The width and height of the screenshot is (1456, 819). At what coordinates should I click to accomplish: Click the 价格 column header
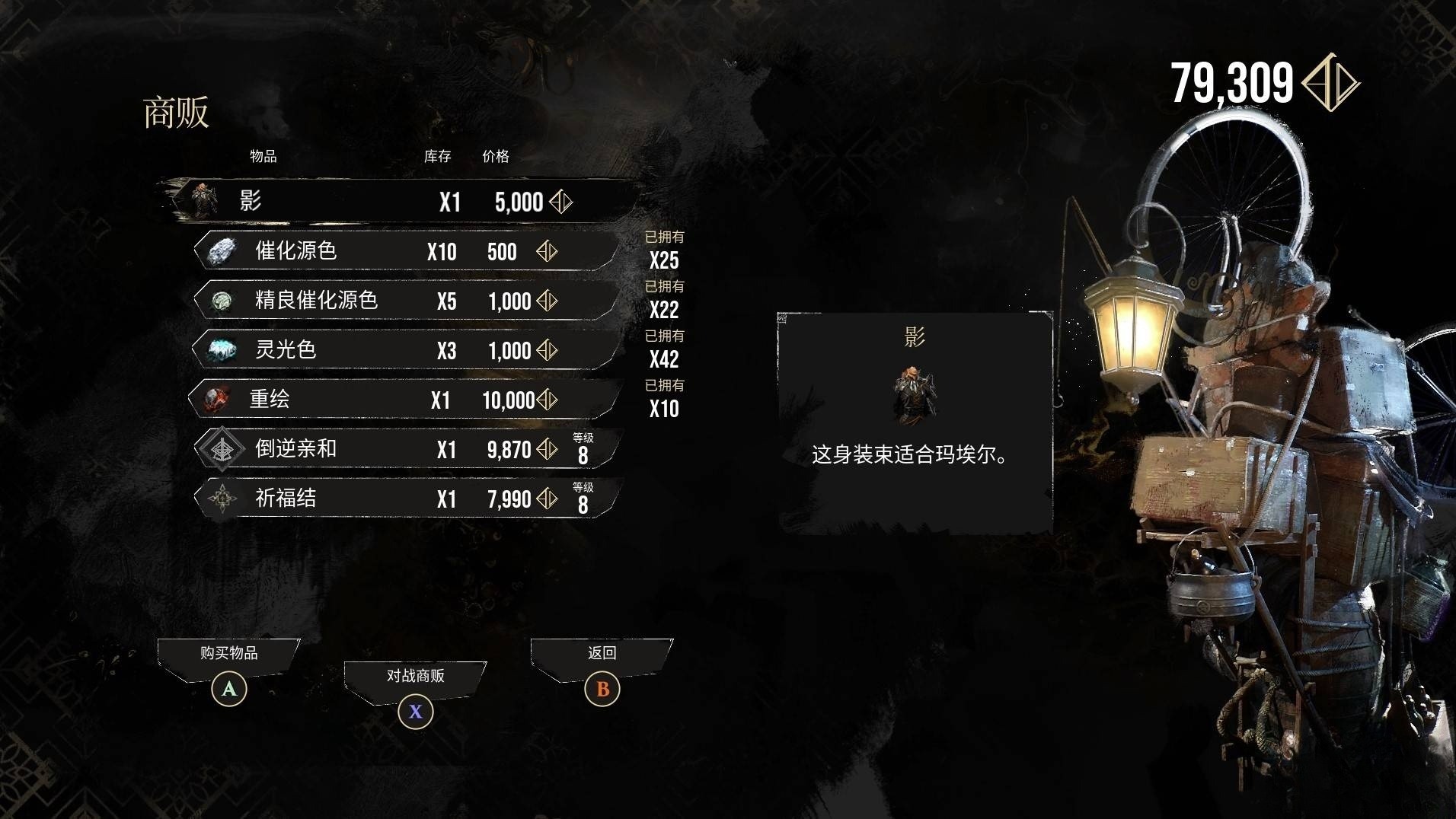pos(494,158)
